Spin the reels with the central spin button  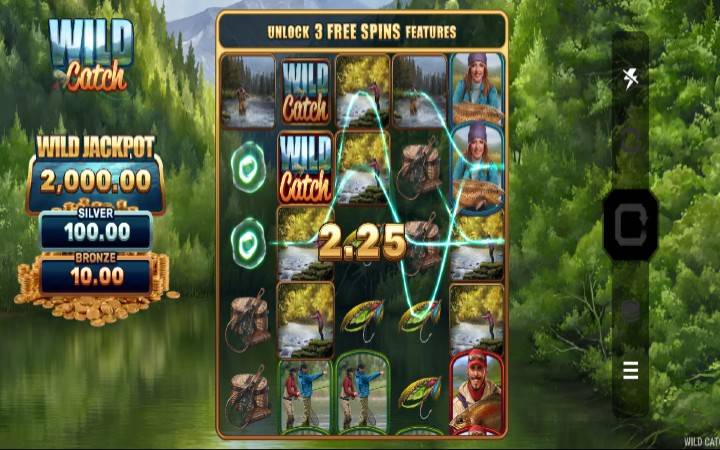tap(630, 225)
